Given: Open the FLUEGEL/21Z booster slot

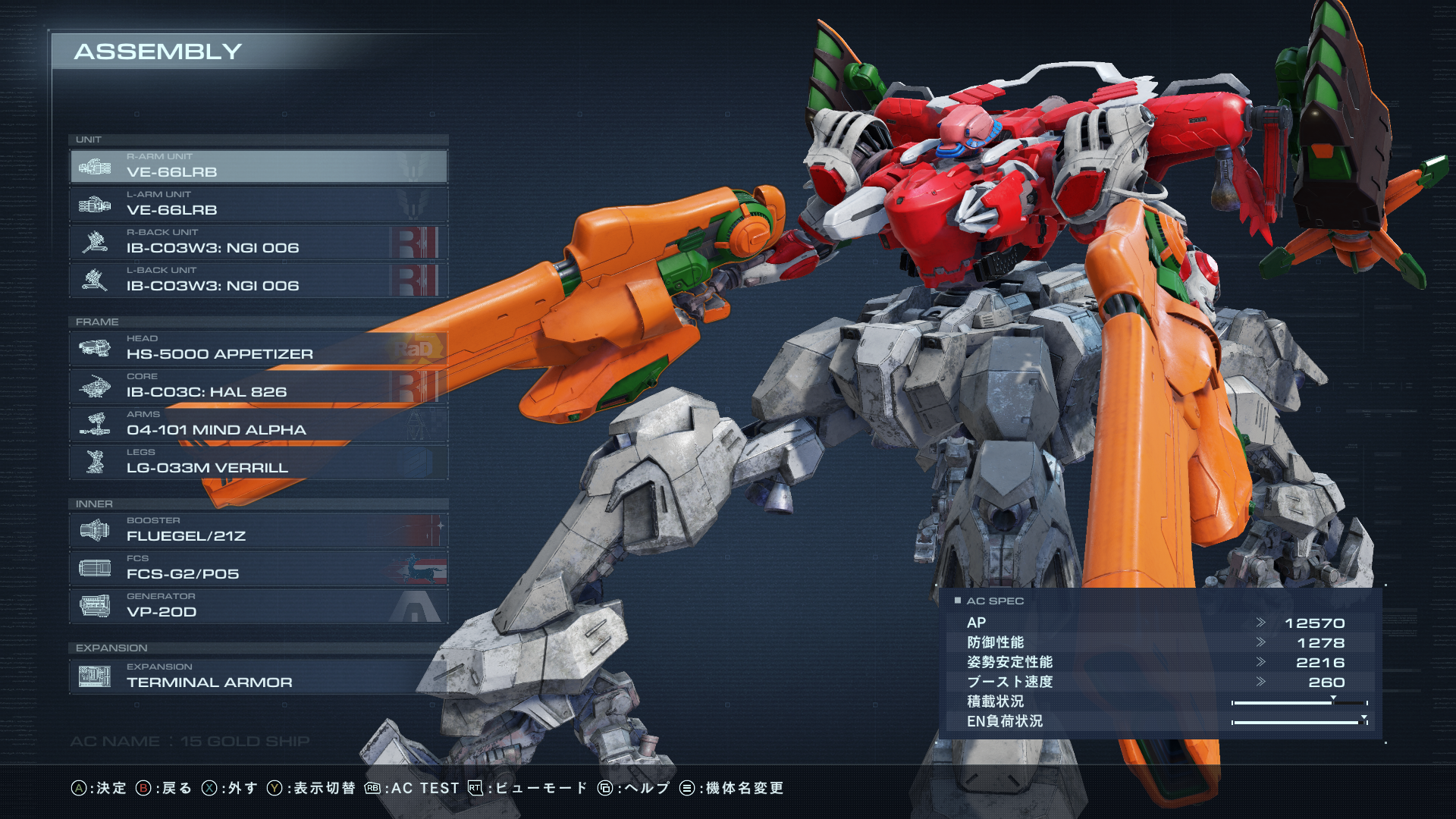Looking at the screenshot, I should 258,530.
